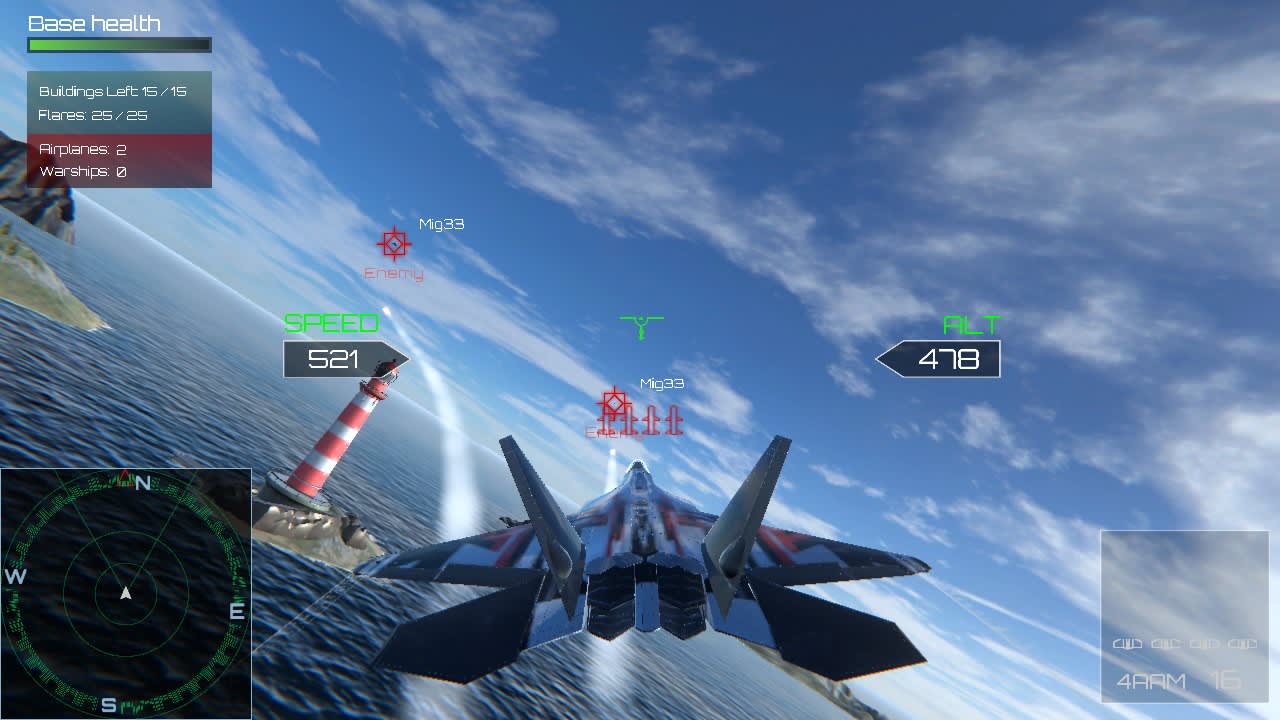Select the second missile icon near 4AAM label
Image resolution: width=1280 pixels, height=720 pixels.
click(x=1167, y=644)
